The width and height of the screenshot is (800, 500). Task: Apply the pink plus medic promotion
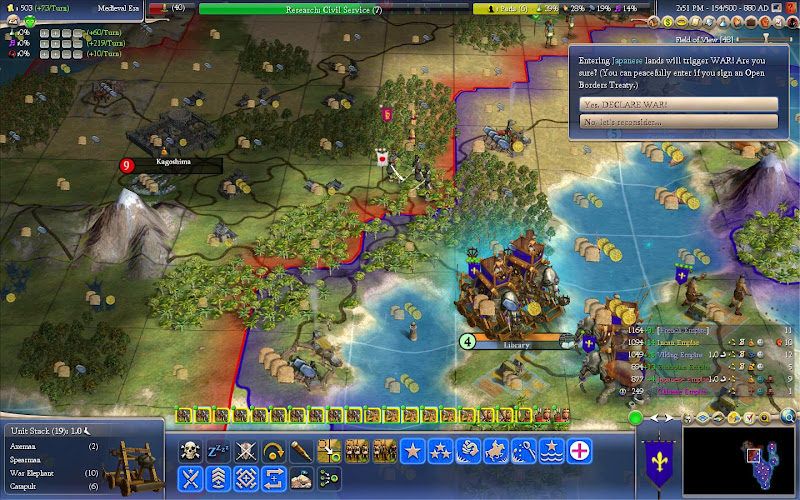579,451
